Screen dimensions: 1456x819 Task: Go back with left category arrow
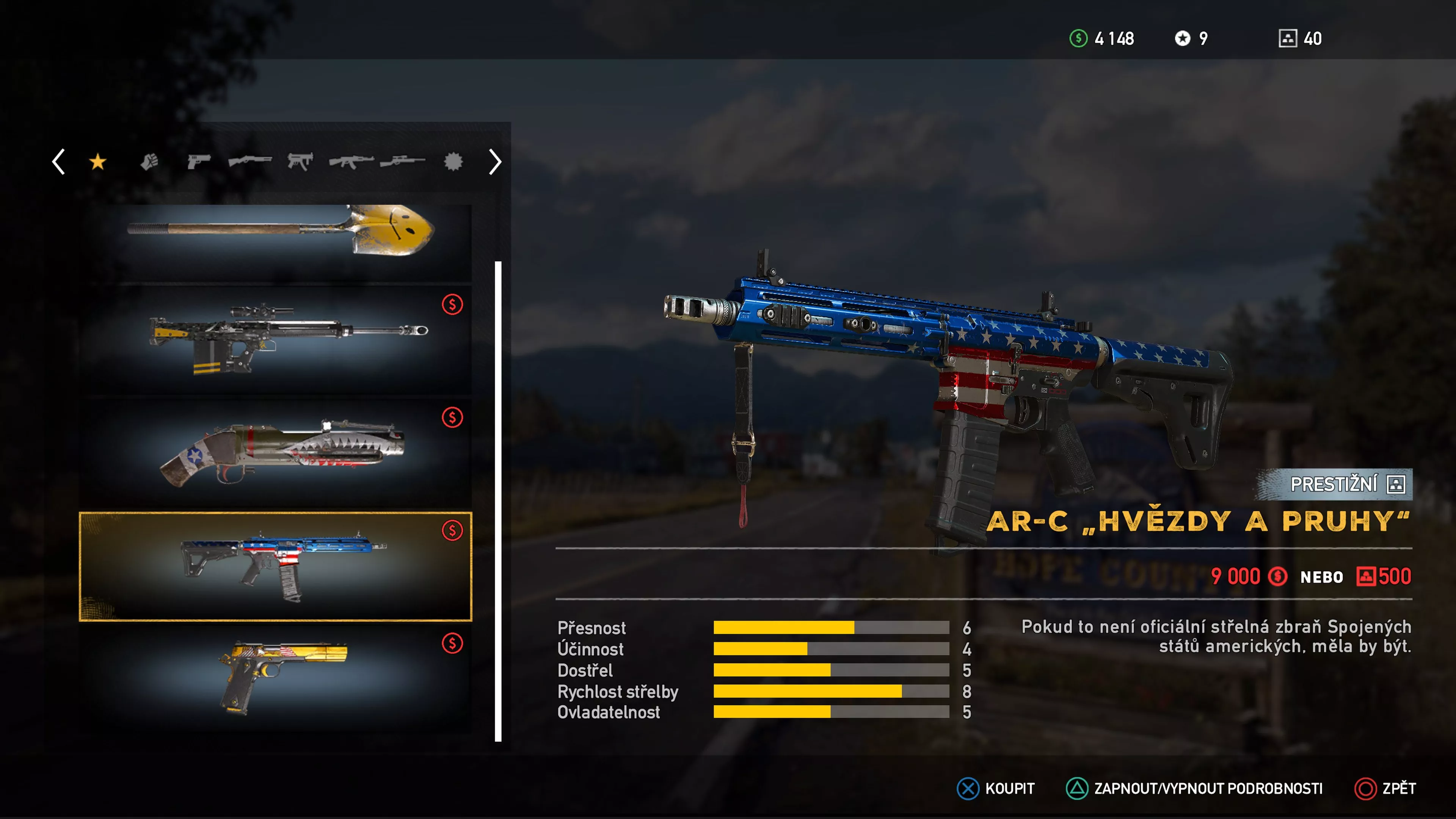[58, 162]
